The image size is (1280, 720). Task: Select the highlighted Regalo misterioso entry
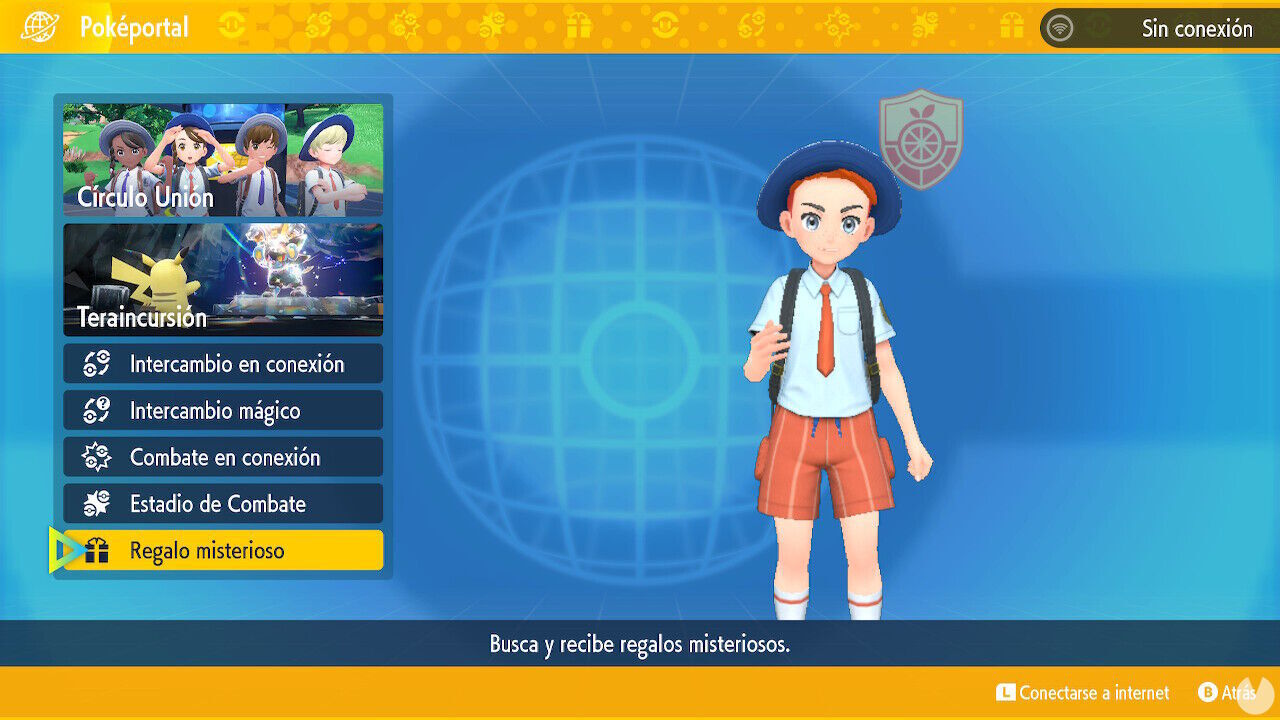tap(222, 550)
